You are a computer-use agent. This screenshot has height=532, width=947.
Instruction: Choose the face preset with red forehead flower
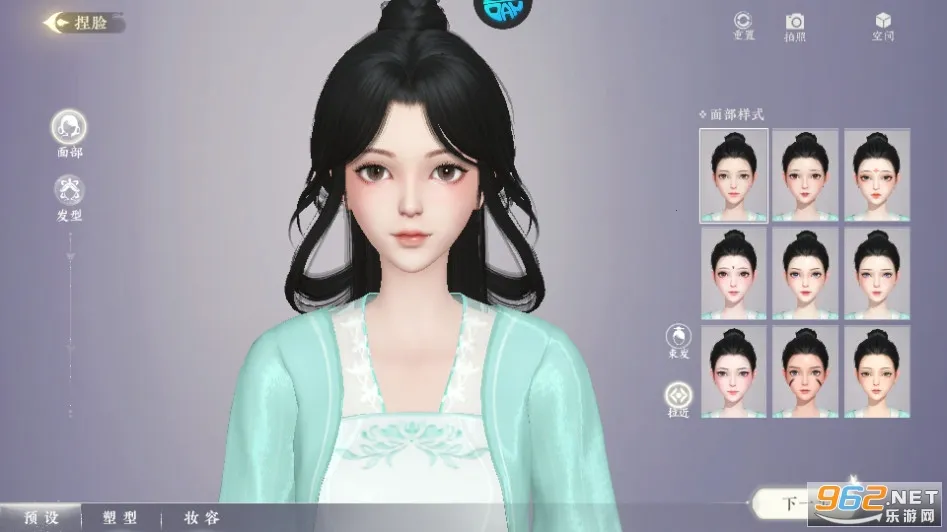point(877,174)
